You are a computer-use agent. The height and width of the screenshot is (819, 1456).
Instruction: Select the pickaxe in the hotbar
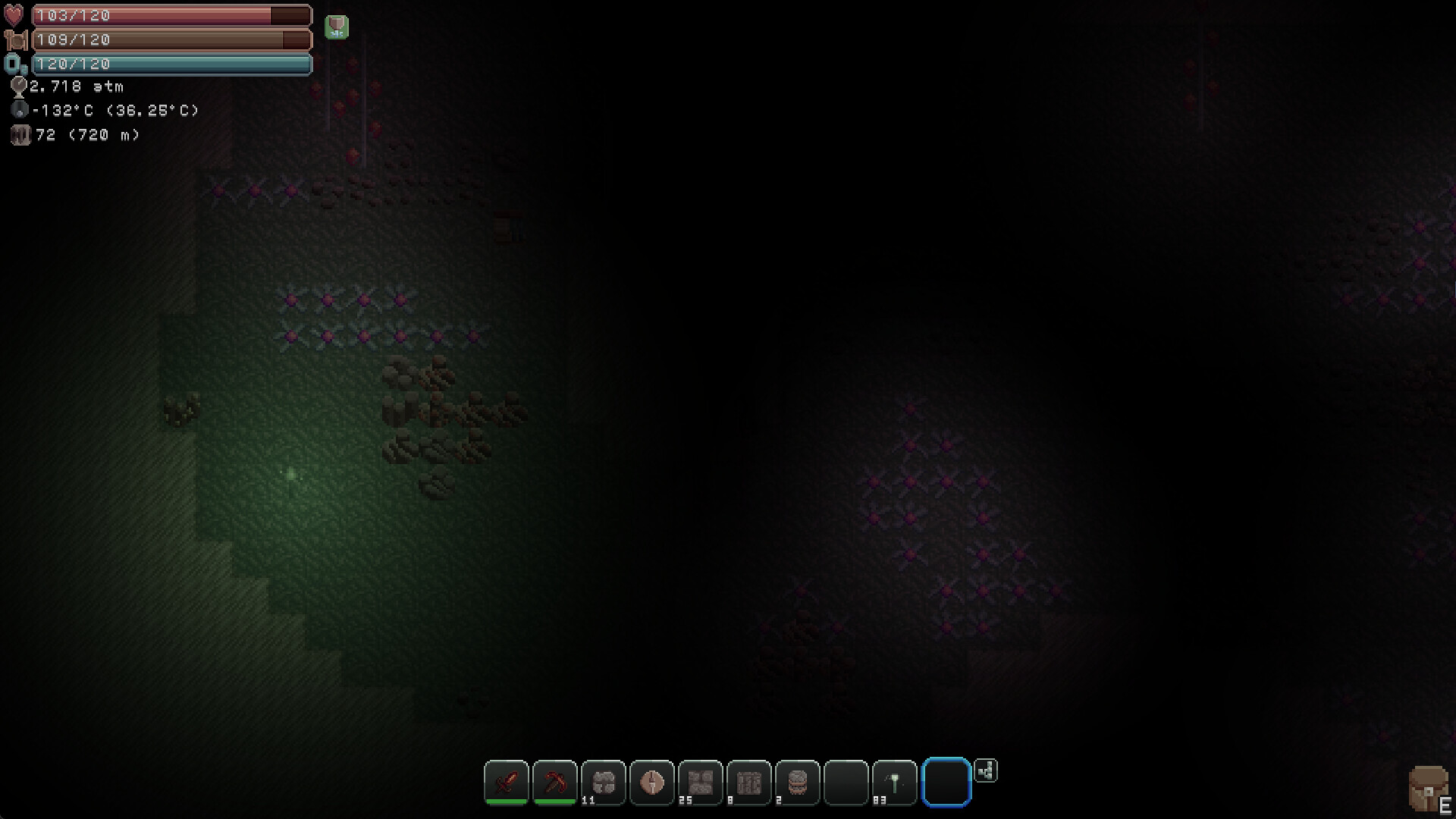click(x=556, y=783)
